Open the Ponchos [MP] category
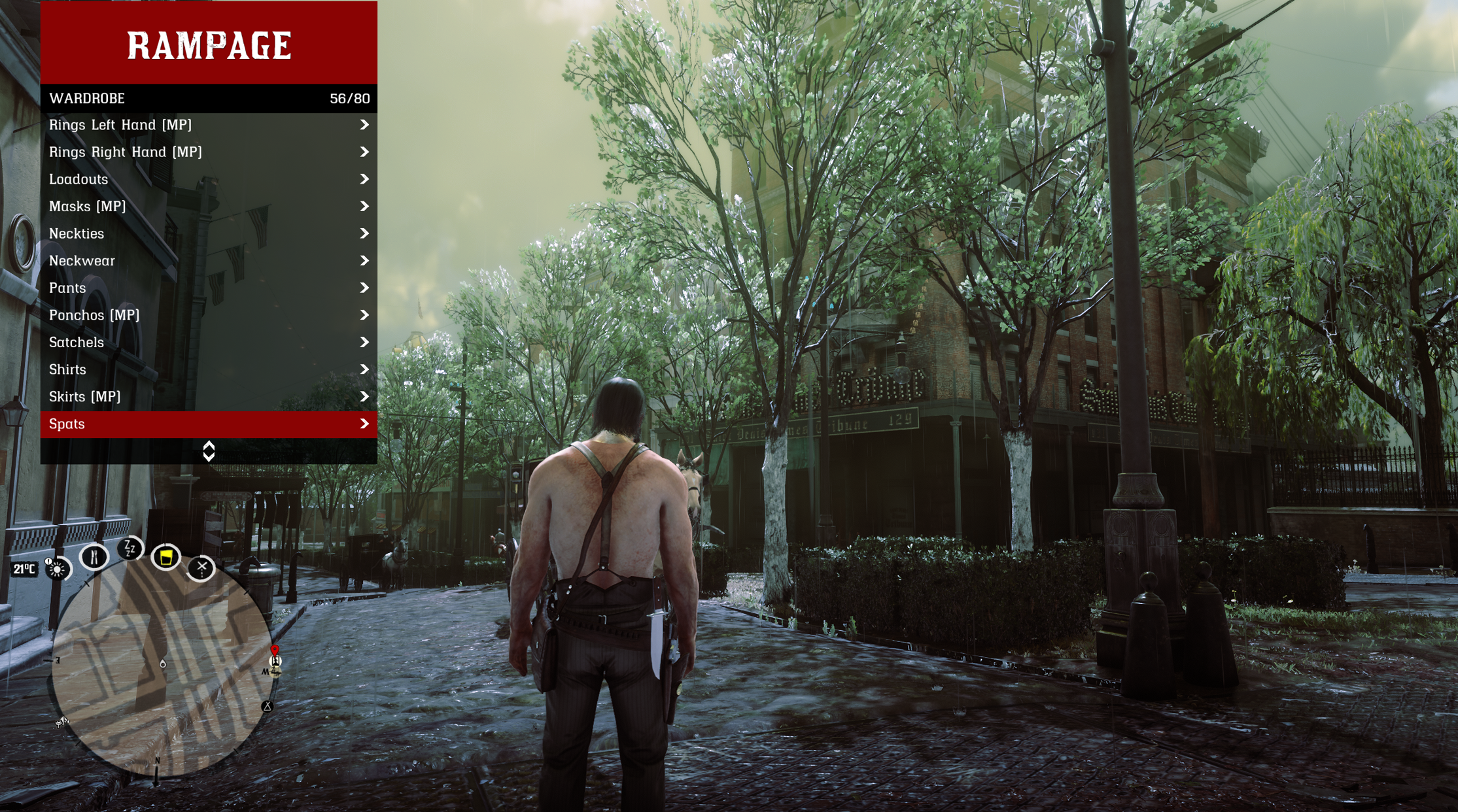 click(208, 315)
